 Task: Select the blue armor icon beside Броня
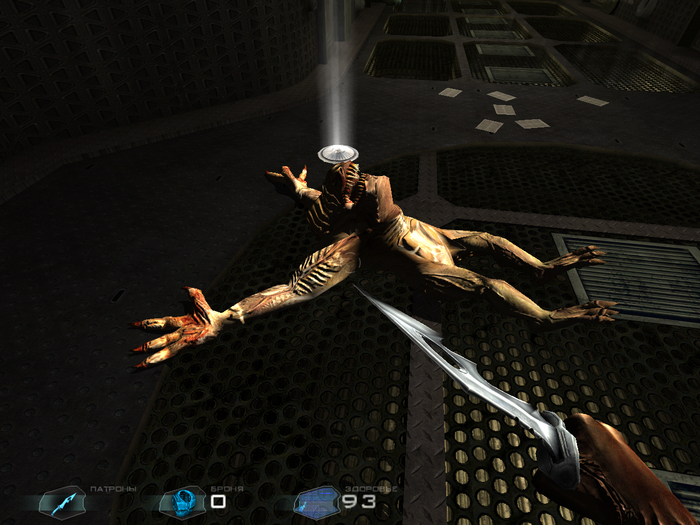click(x=183, y=500)
